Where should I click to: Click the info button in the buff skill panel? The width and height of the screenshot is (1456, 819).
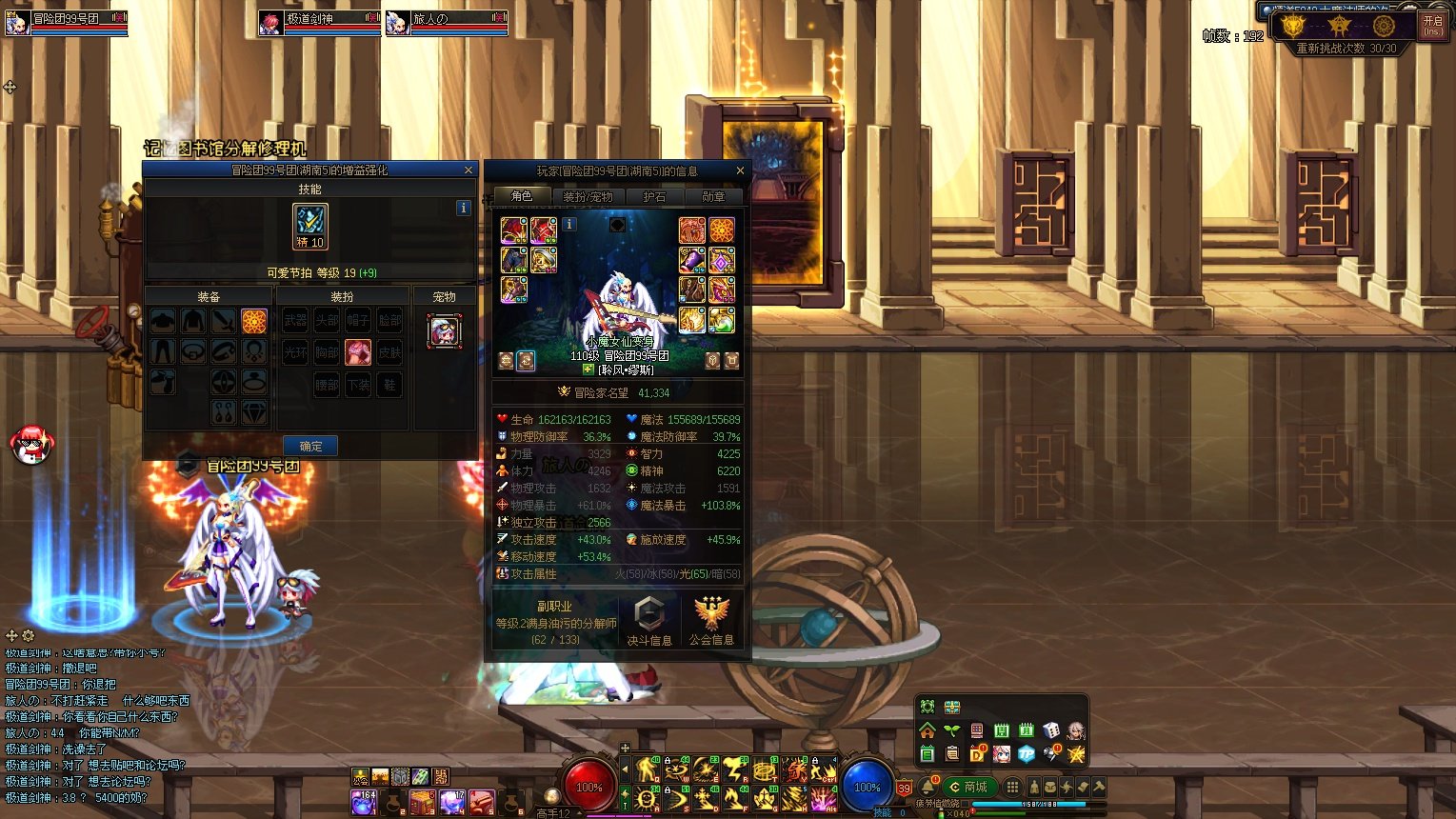(x=464, y=208)
